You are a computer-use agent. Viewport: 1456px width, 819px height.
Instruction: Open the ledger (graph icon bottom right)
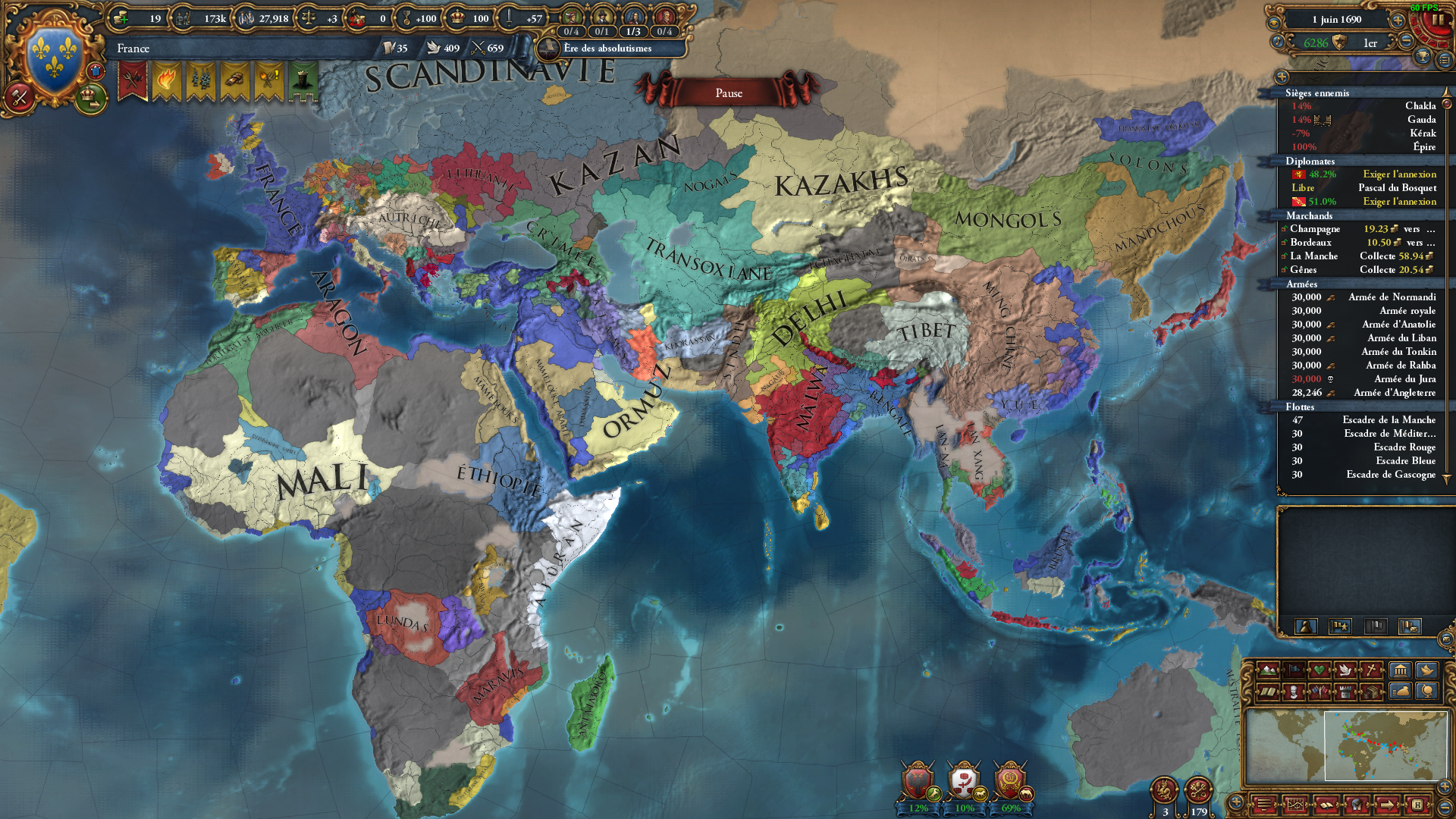point(1296,805)
